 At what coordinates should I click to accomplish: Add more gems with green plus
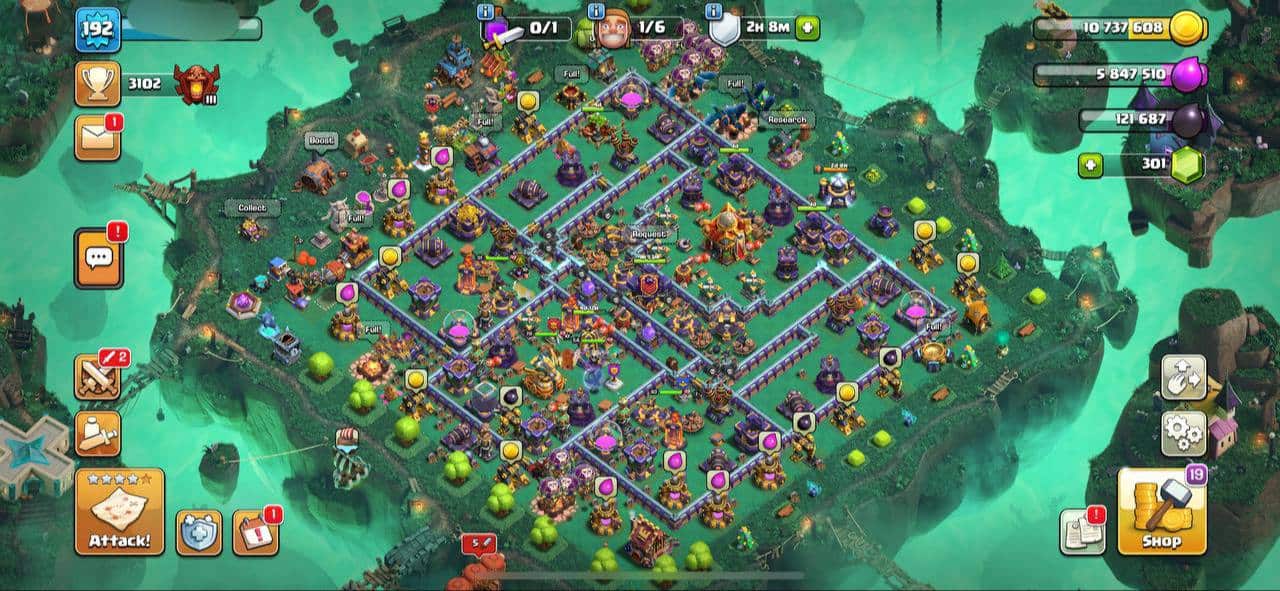(x=1090, y=165)
